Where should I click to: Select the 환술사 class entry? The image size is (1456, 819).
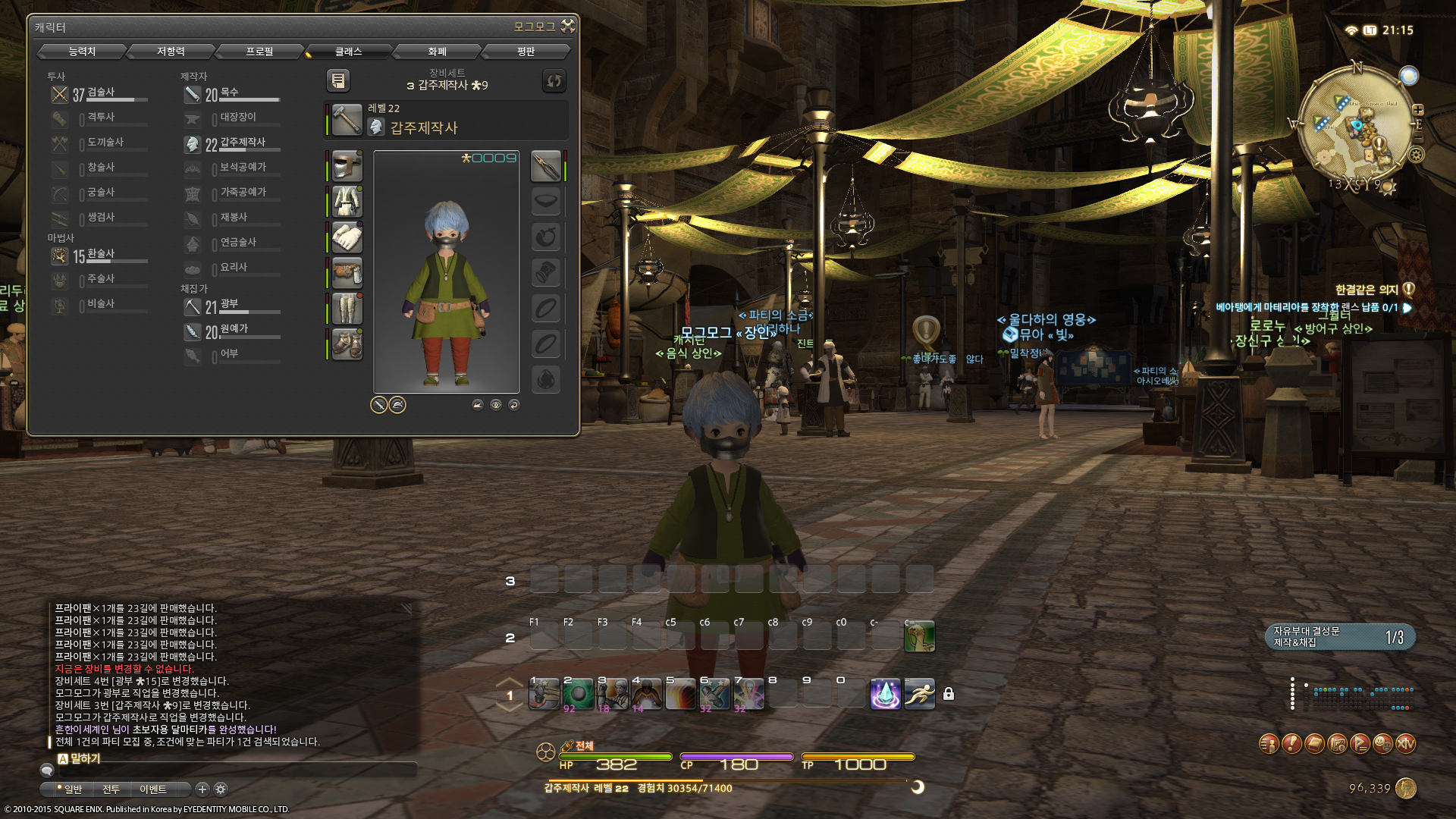99,256
